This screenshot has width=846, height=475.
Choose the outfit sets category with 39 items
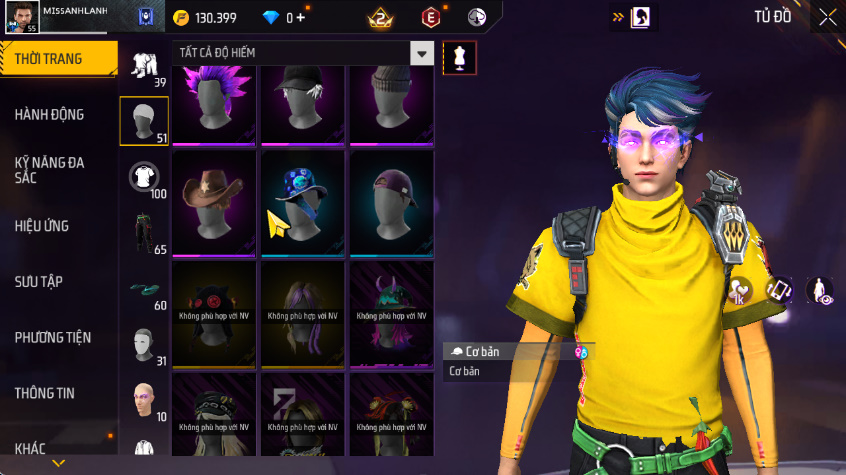point(145,67)
